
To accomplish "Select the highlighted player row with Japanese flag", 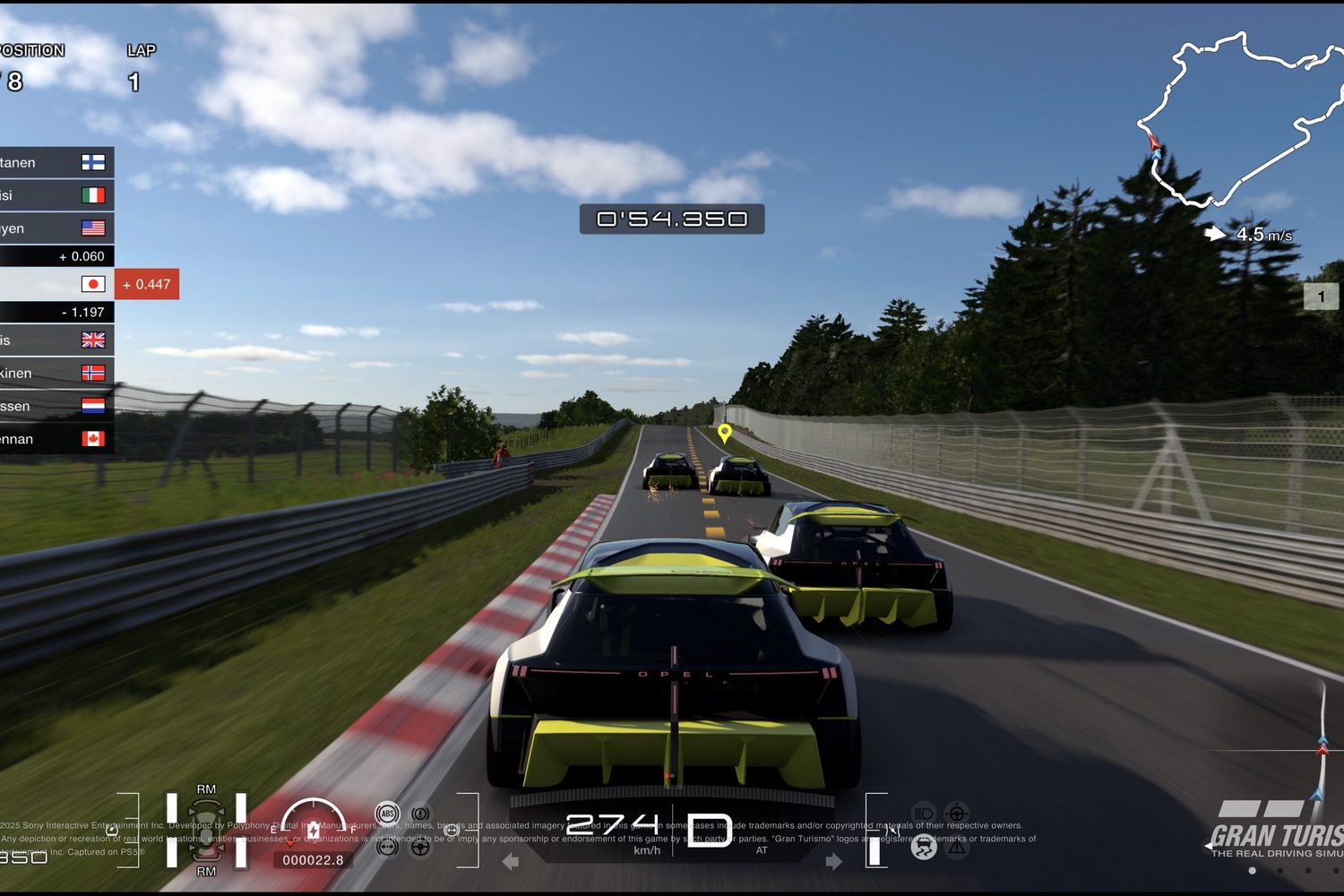I will 56,284.
